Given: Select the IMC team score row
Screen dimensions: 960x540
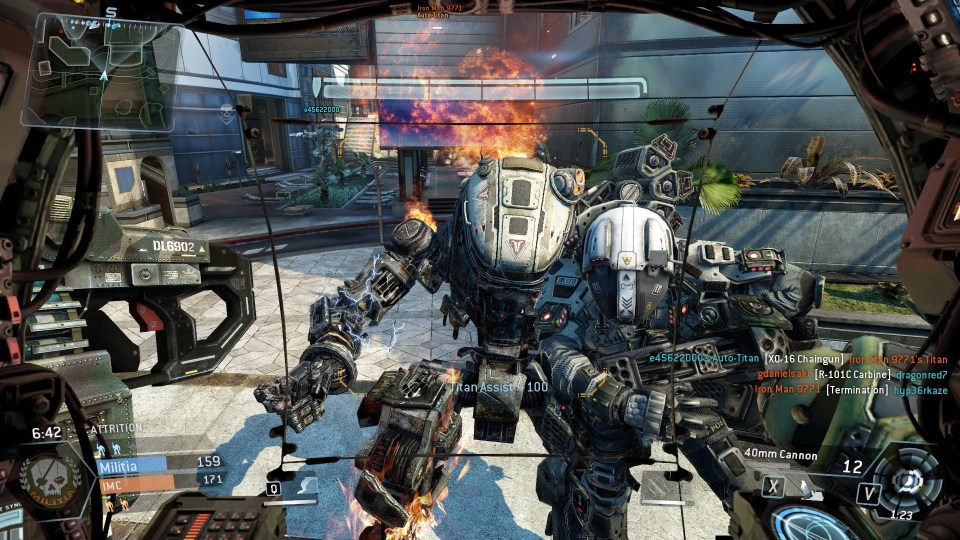Looking at the screenshot, I should [160, 481].
